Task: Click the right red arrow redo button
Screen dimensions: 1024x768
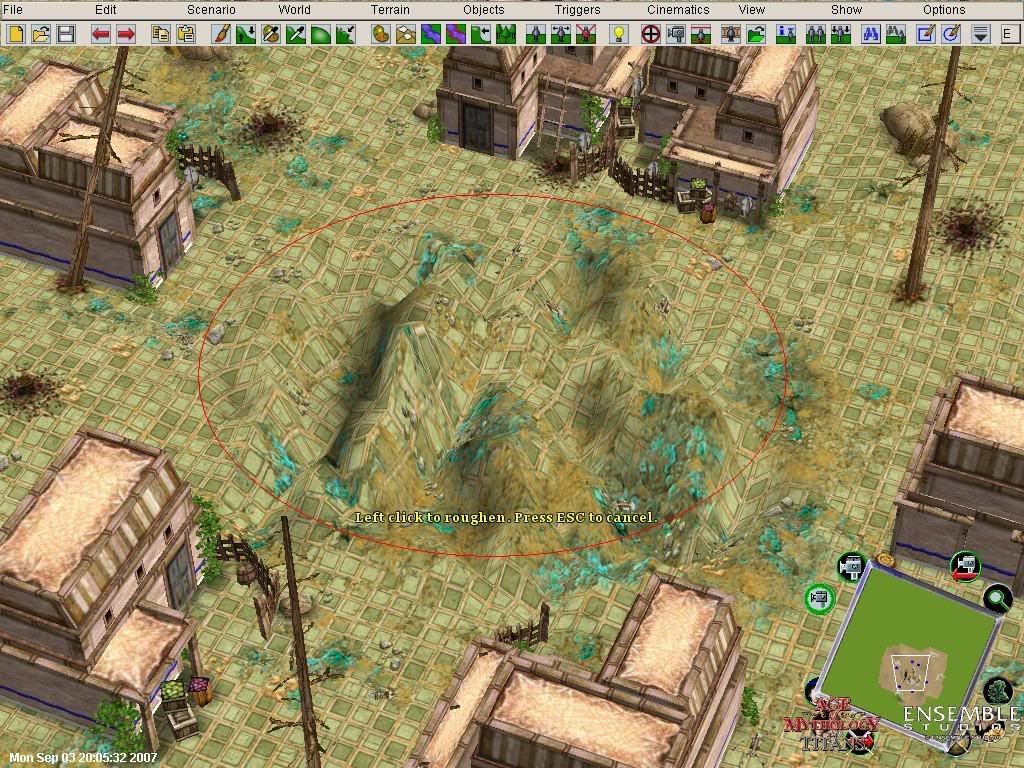Action: (x=126, y=34)
